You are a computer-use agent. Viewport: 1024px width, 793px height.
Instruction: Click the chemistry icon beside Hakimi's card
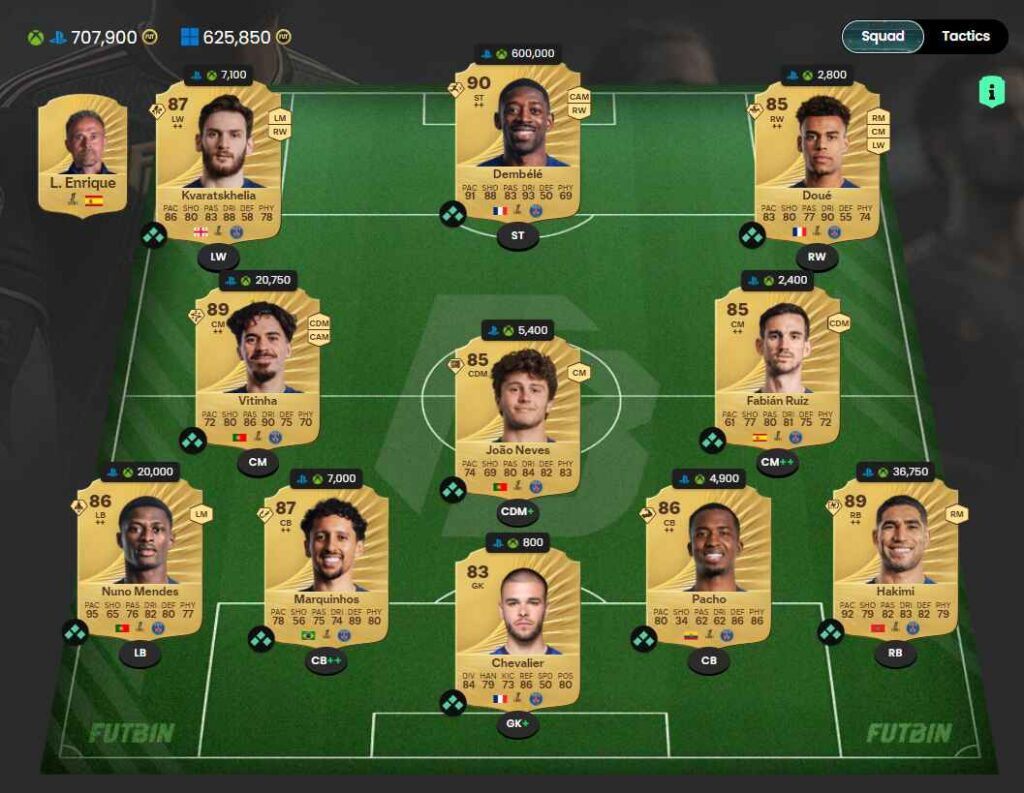[831, 632]
